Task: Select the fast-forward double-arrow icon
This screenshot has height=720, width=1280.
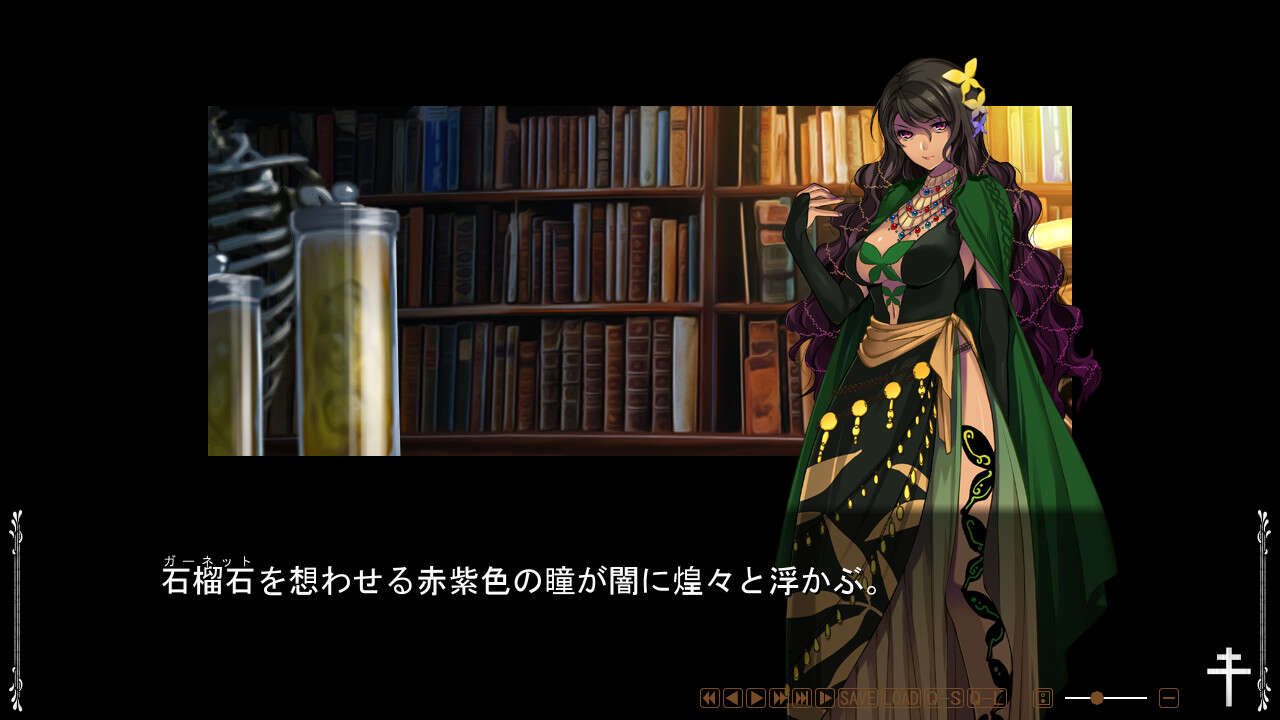Action: click(x=777, y=694)
